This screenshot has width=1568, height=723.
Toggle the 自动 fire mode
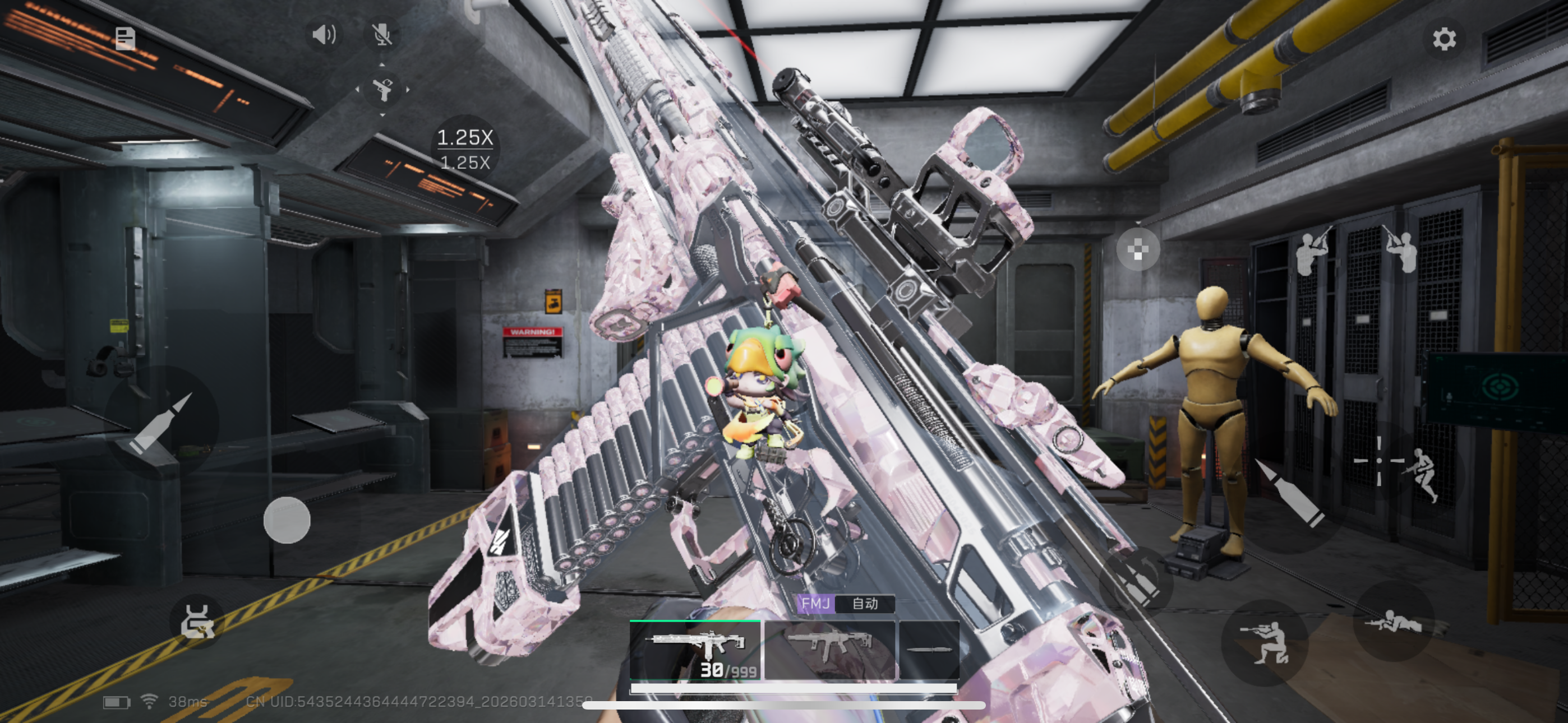865,604
